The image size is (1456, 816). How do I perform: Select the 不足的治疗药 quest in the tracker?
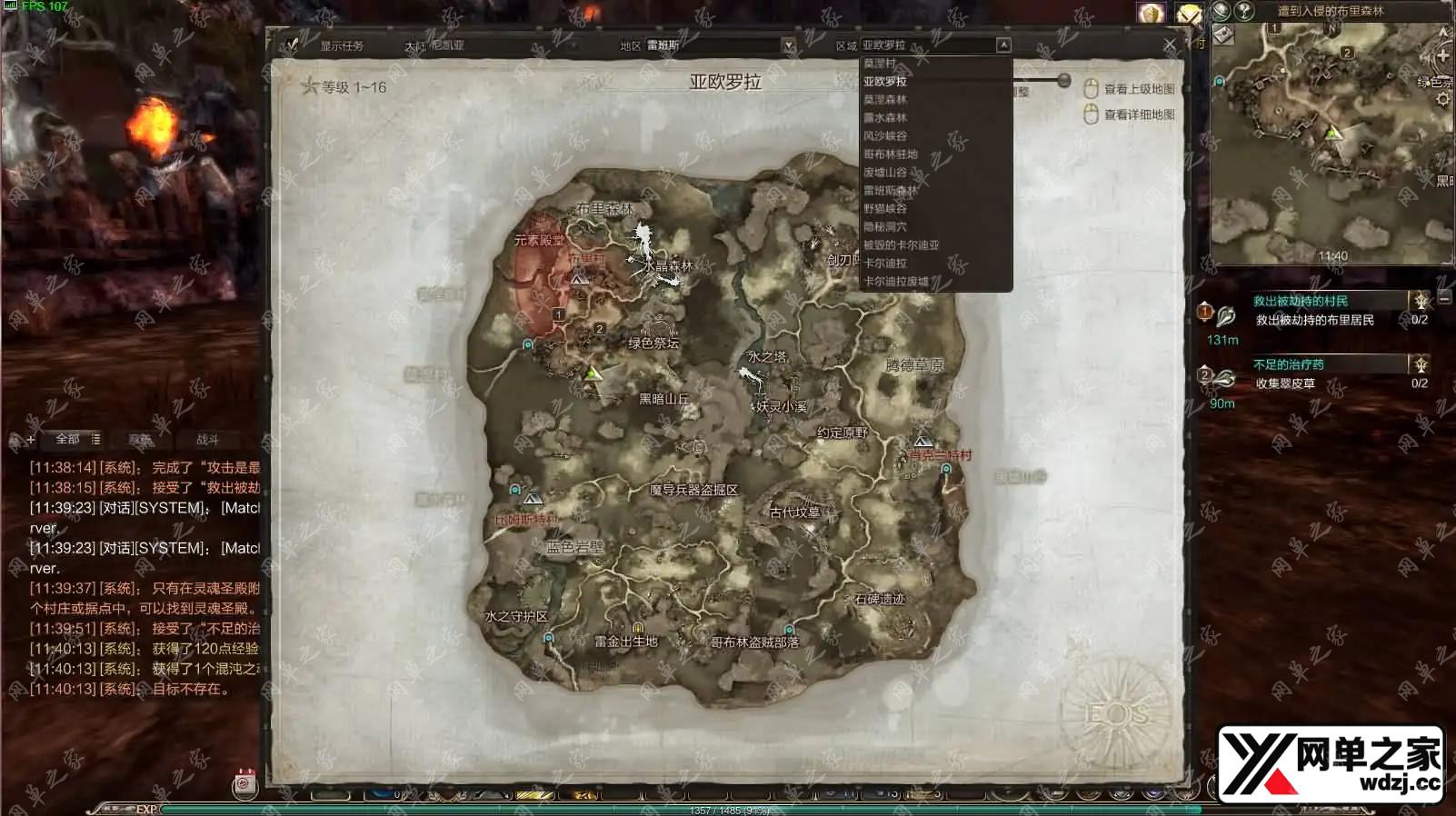coord(1289,364)
